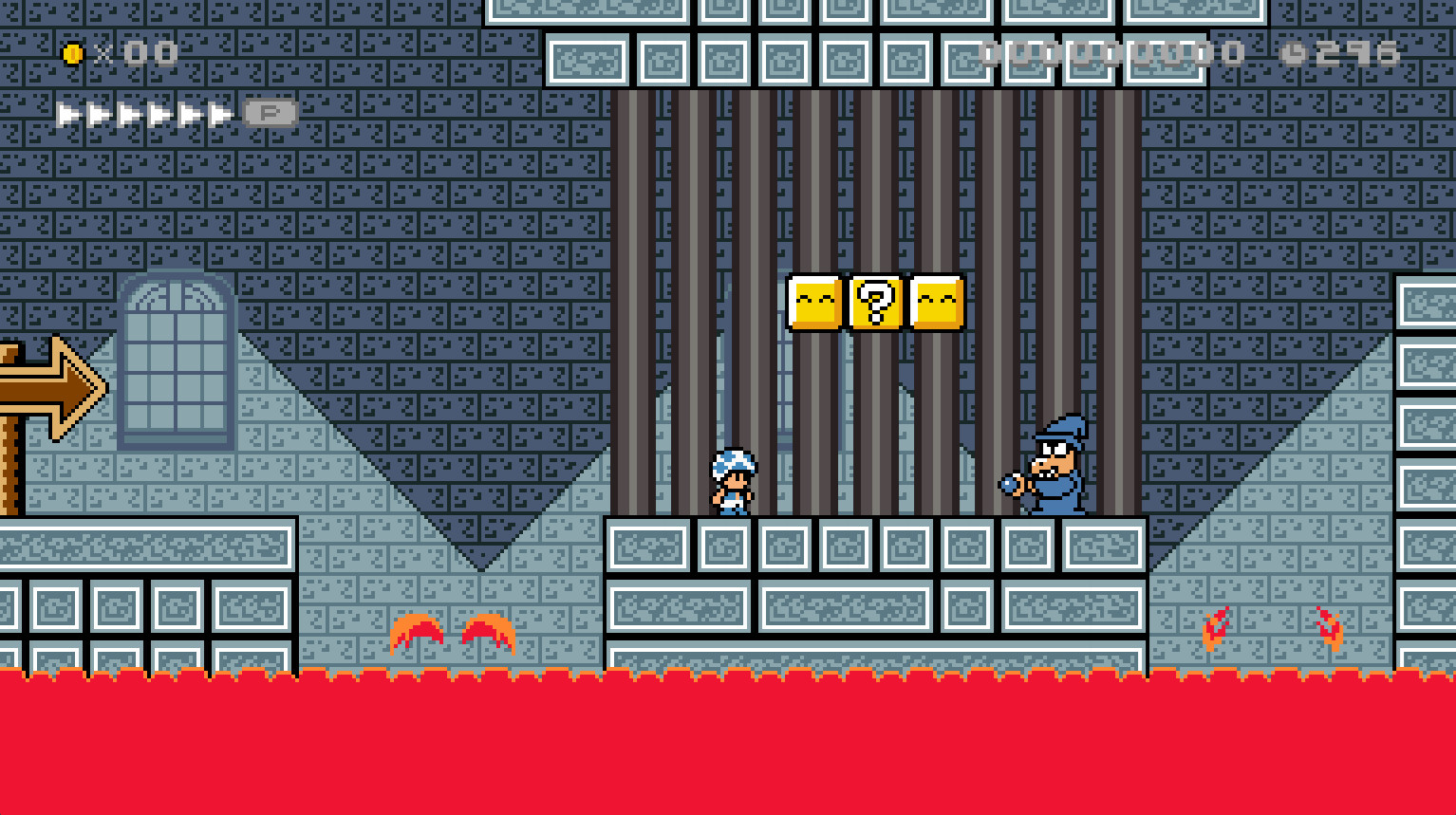The image size is (1456, 815).
Task: Click the coin counter icon in the HUD
Action: tap(73, 52)
